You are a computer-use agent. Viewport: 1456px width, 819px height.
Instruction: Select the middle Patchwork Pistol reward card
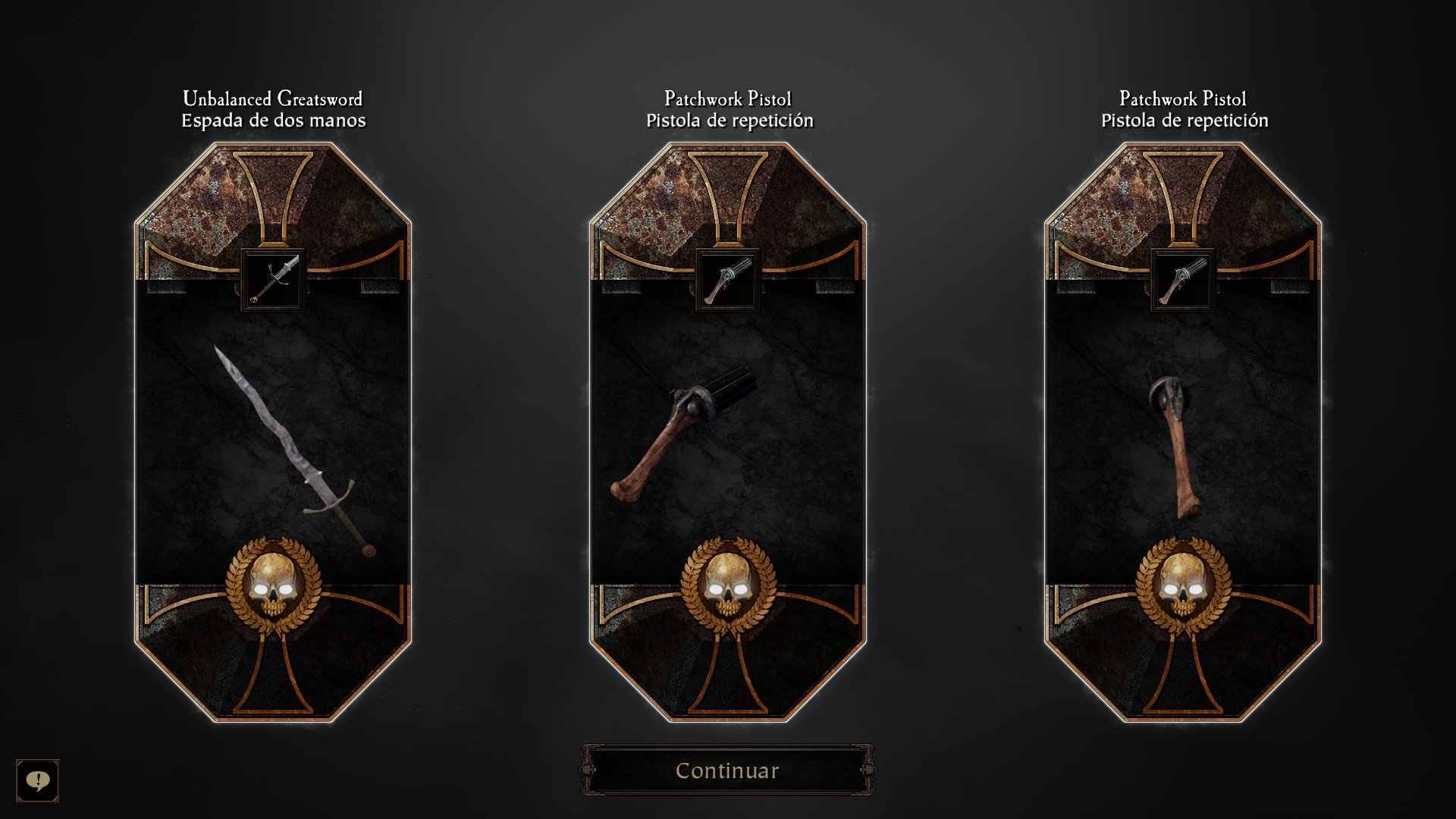(x=729, y=432)
